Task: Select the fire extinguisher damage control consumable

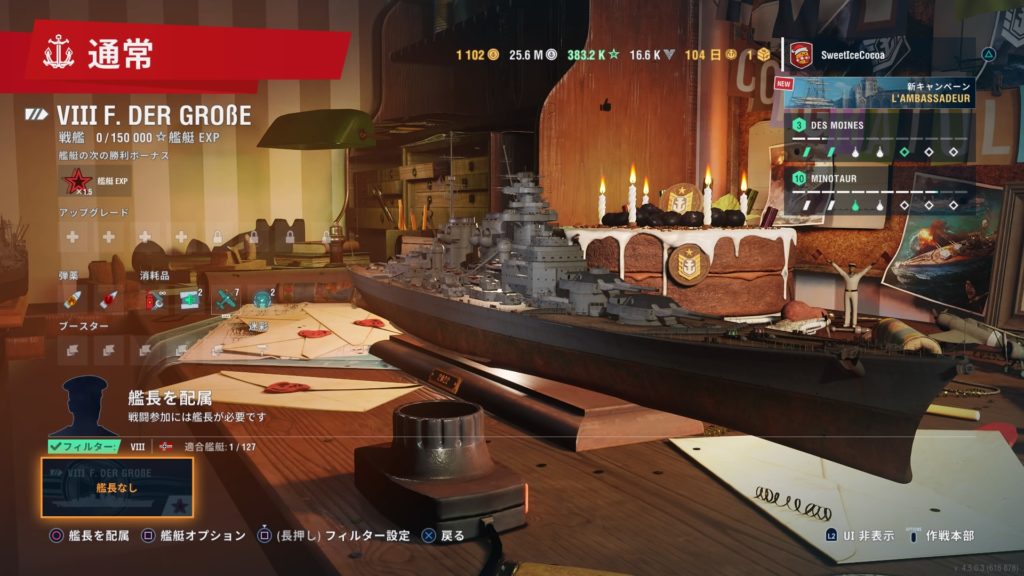Action: (x=155, y=299)
